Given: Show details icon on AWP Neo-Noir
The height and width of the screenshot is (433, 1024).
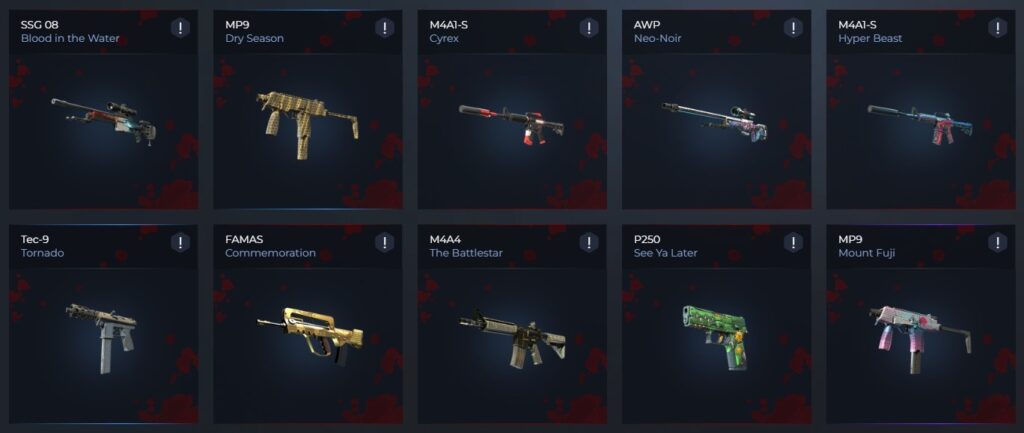Looking at the screenshot, I should (793, 28).
